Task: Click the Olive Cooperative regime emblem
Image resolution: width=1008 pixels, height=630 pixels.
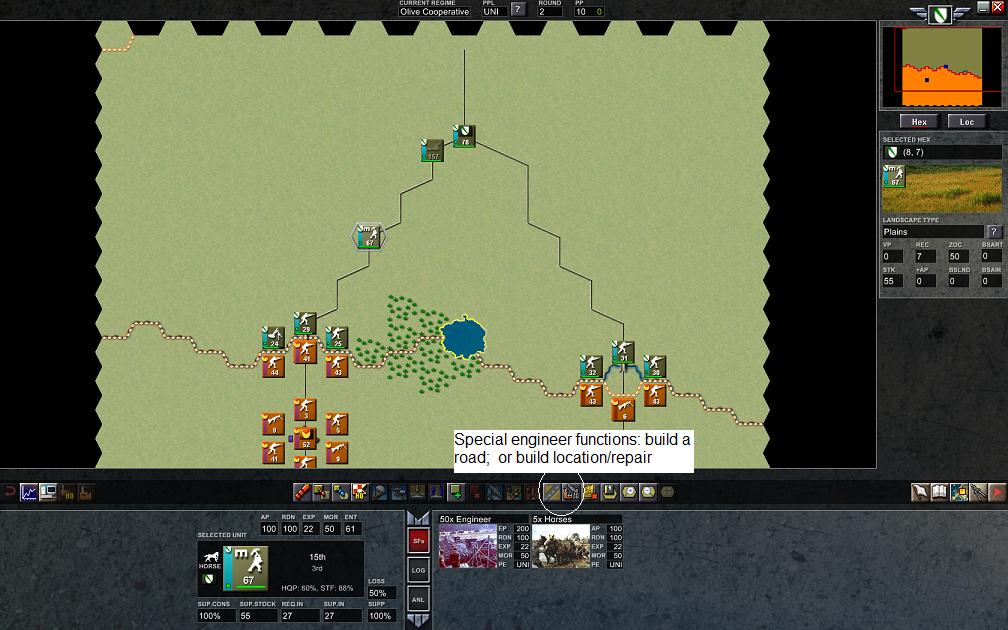Action: [x=938, y=14]
